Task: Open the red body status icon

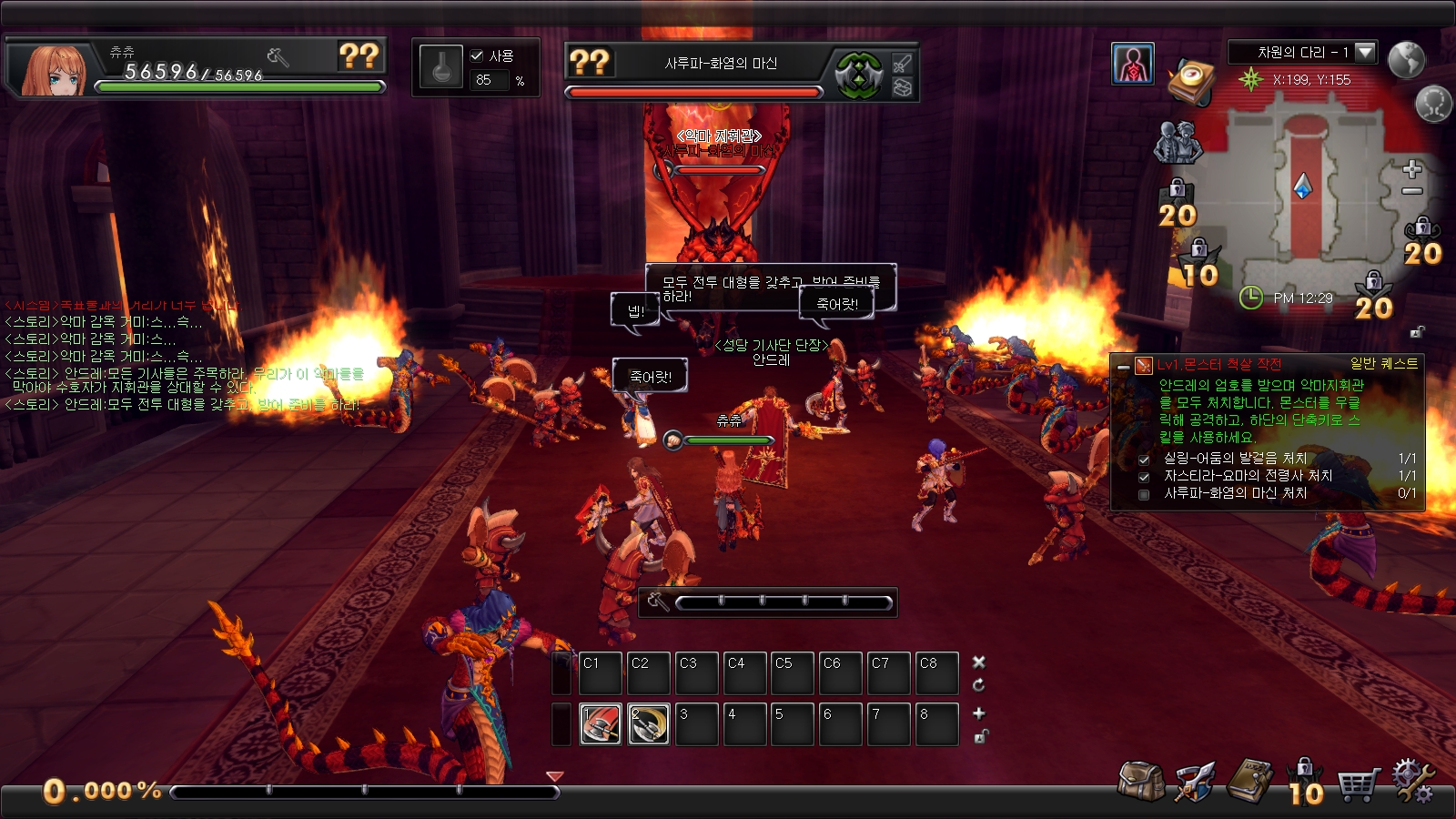Action: pyautogui.click(x=1133, y=64)
